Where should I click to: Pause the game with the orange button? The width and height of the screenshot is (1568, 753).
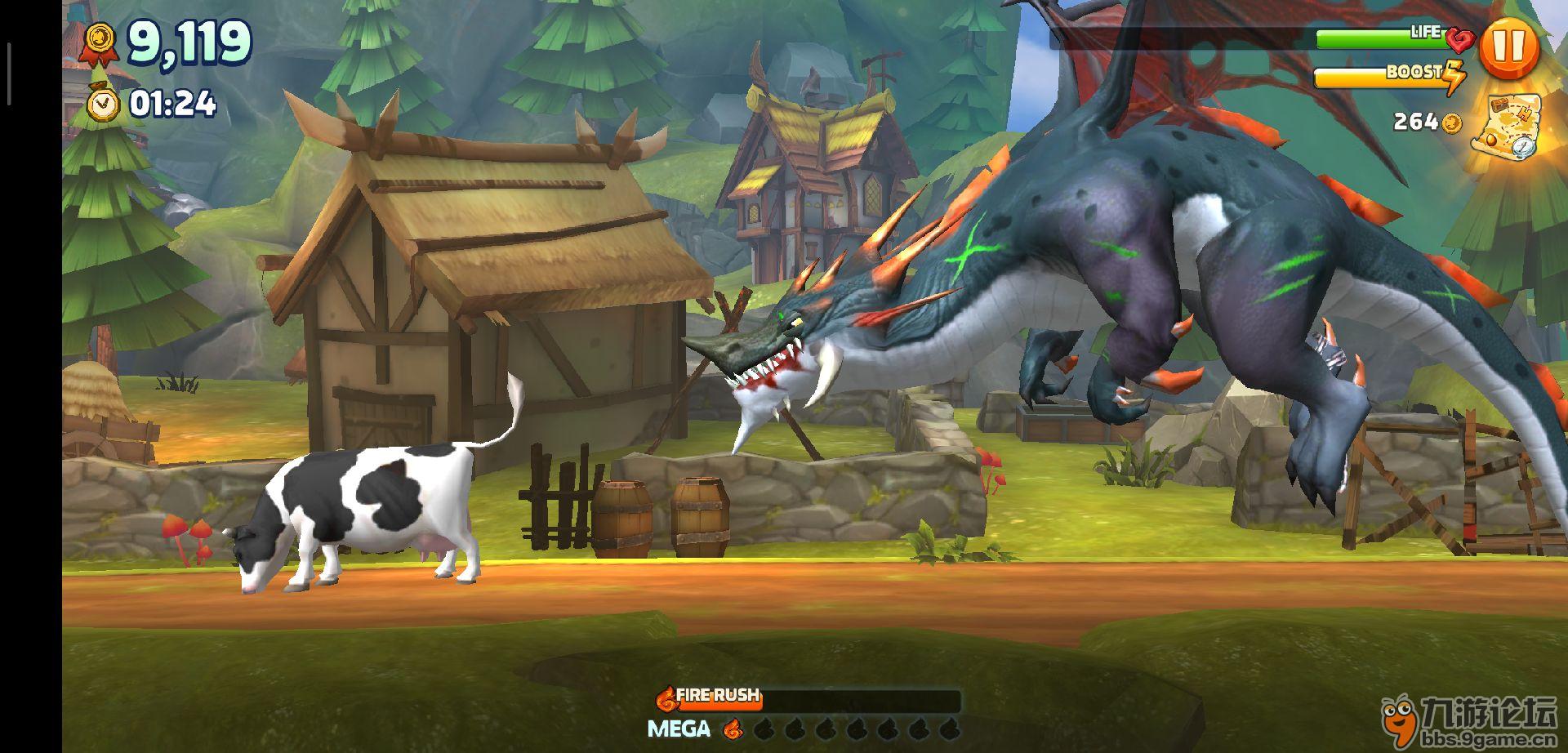click(x=1508, y=47)
